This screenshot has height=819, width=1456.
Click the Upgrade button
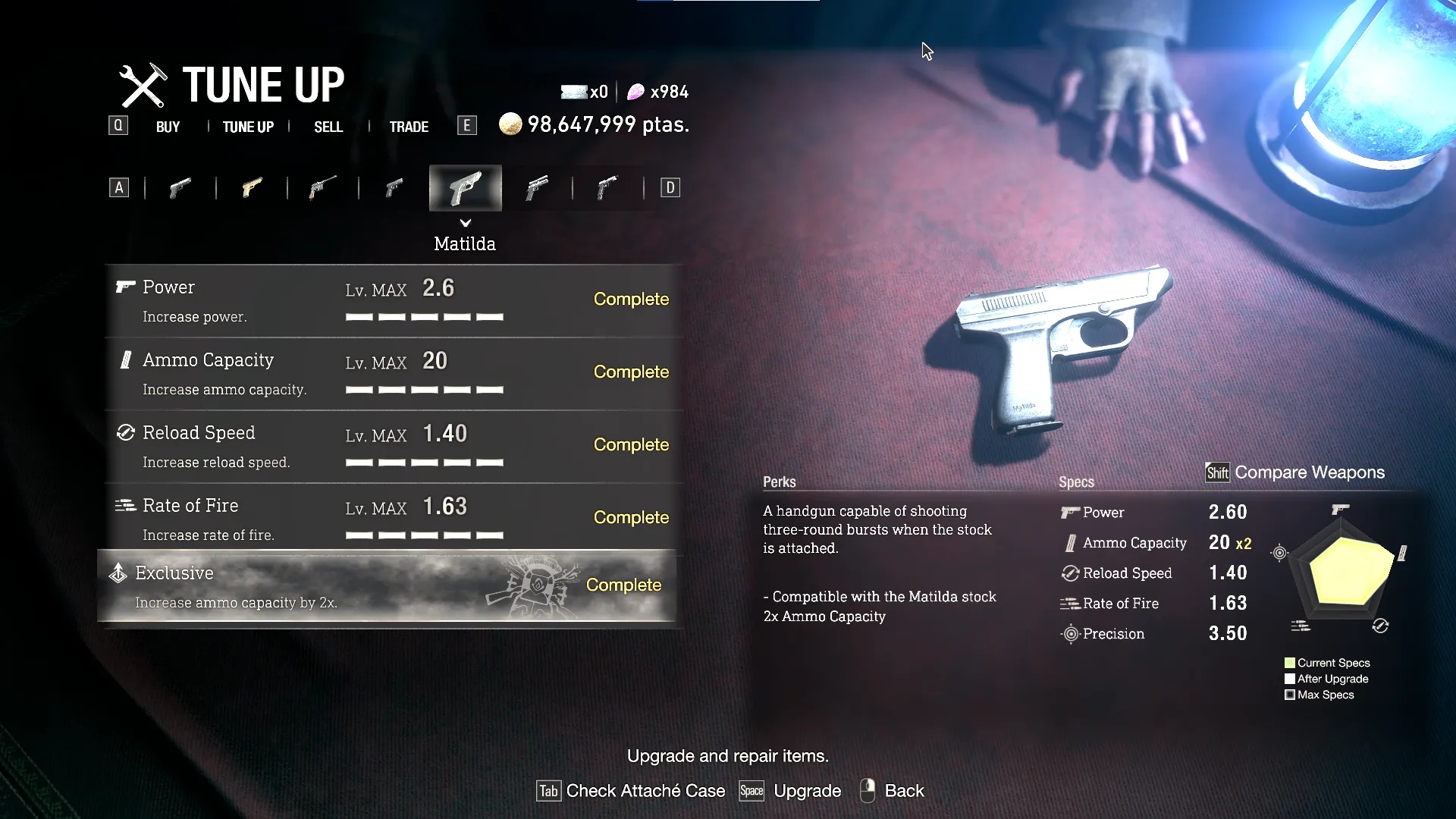point(790,791)
